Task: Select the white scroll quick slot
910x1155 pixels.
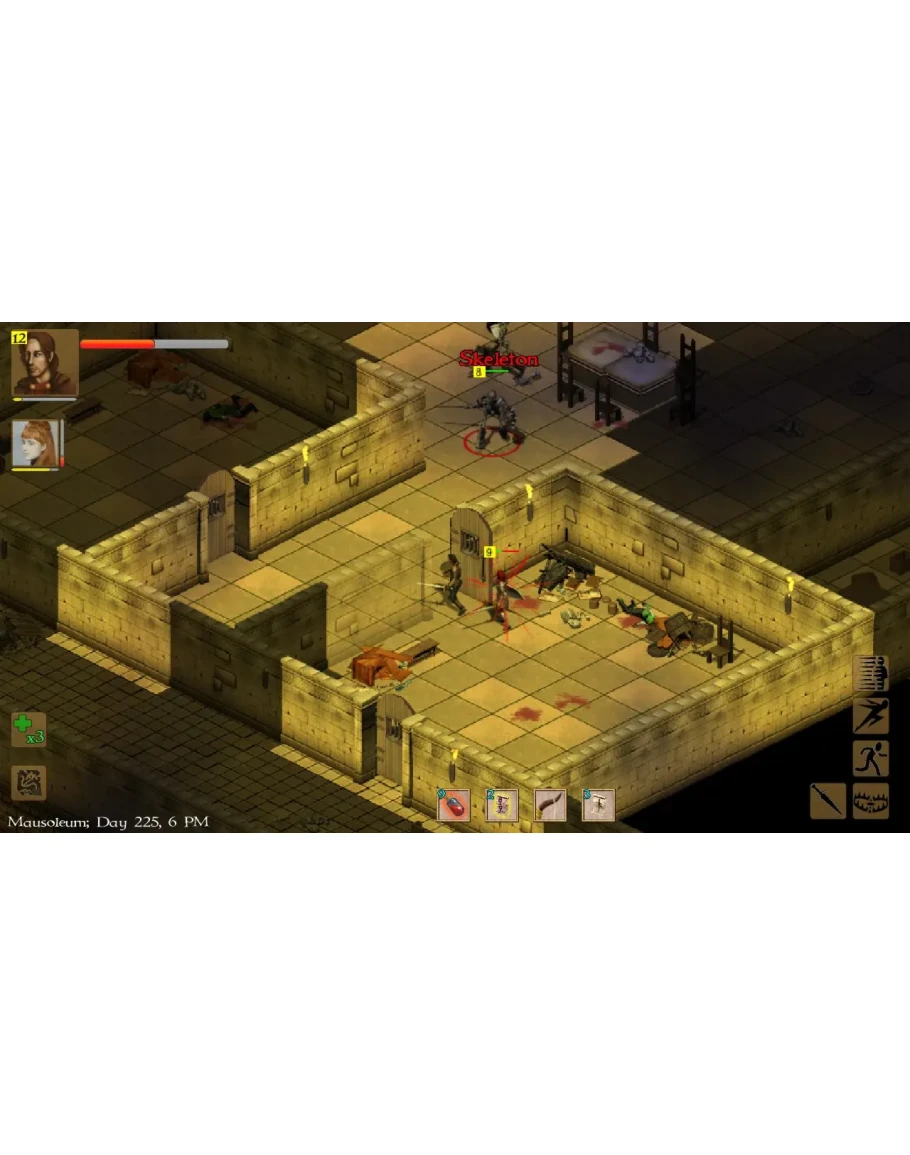Action: click(x=598, y=805)
